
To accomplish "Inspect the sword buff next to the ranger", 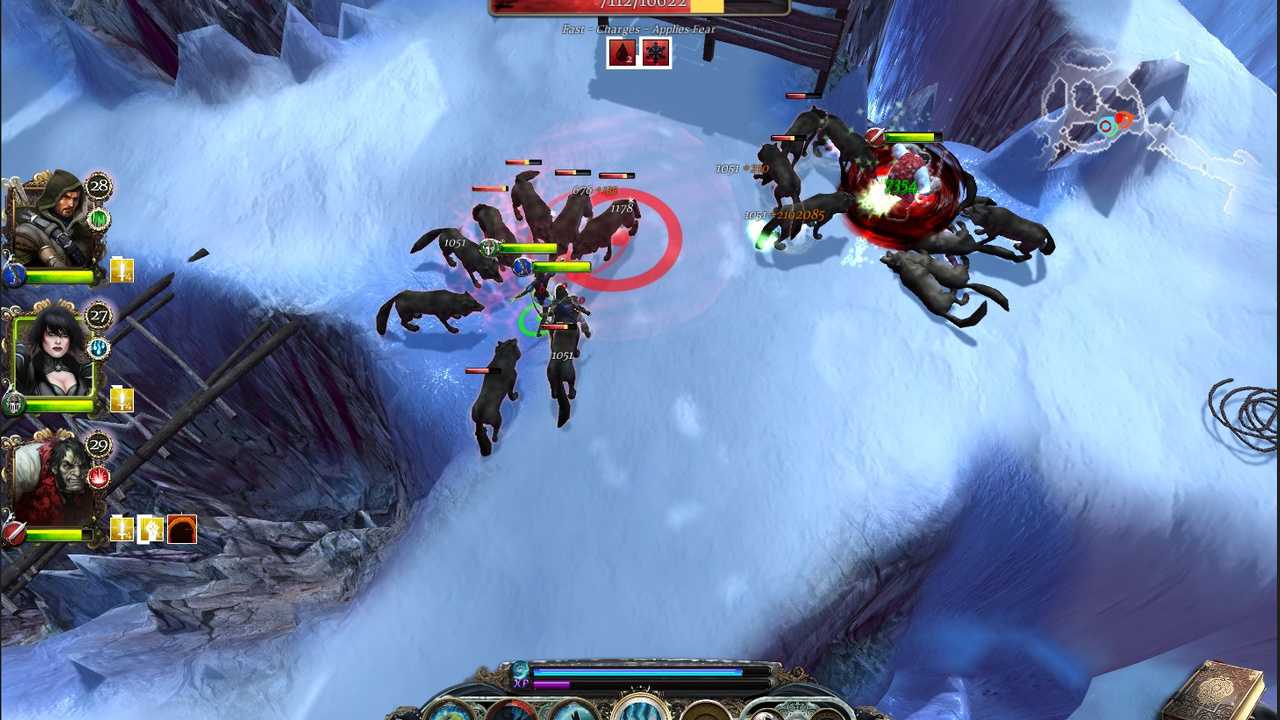I will [x=122, y=271].
